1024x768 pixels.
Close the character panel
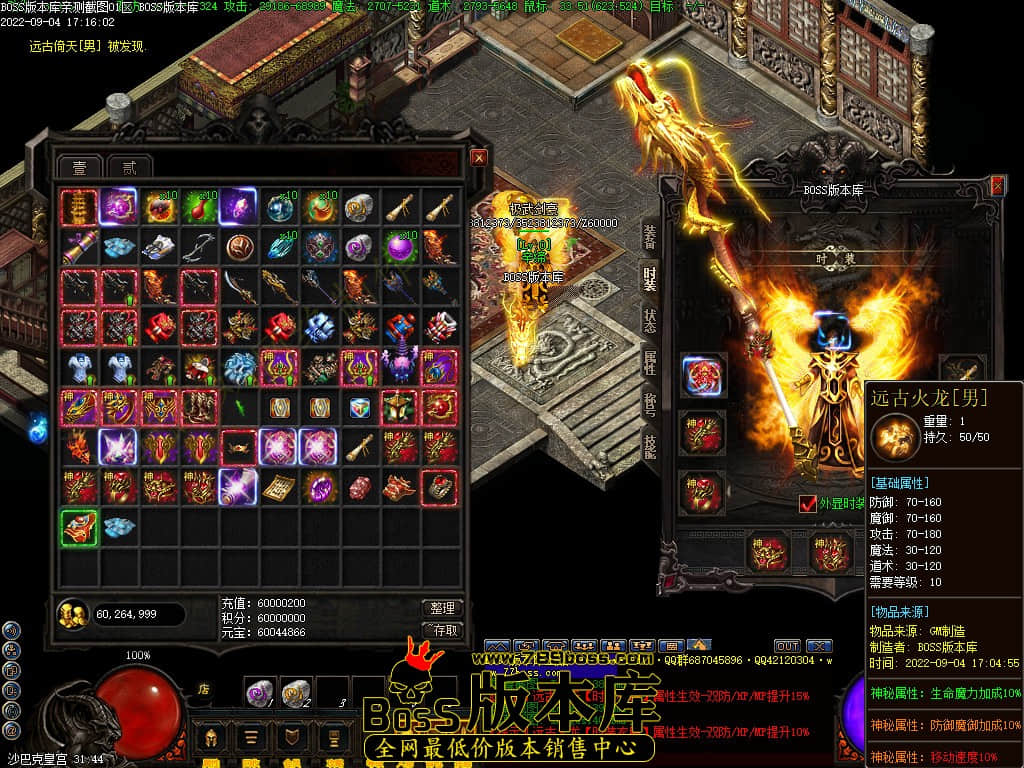[x=997, y=186]
